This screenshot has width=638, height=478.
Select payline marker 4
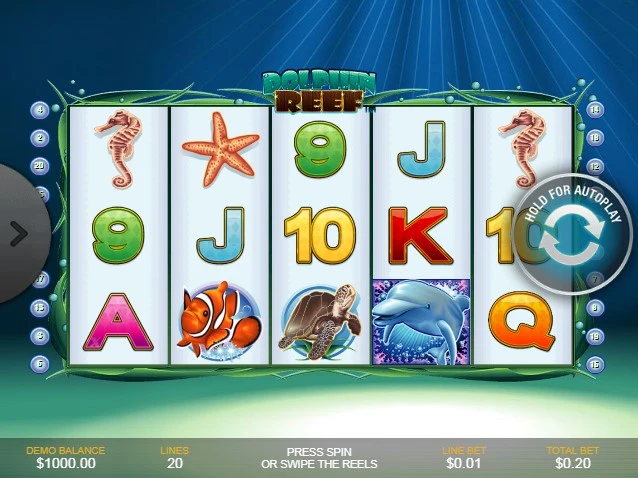point(41,110)
